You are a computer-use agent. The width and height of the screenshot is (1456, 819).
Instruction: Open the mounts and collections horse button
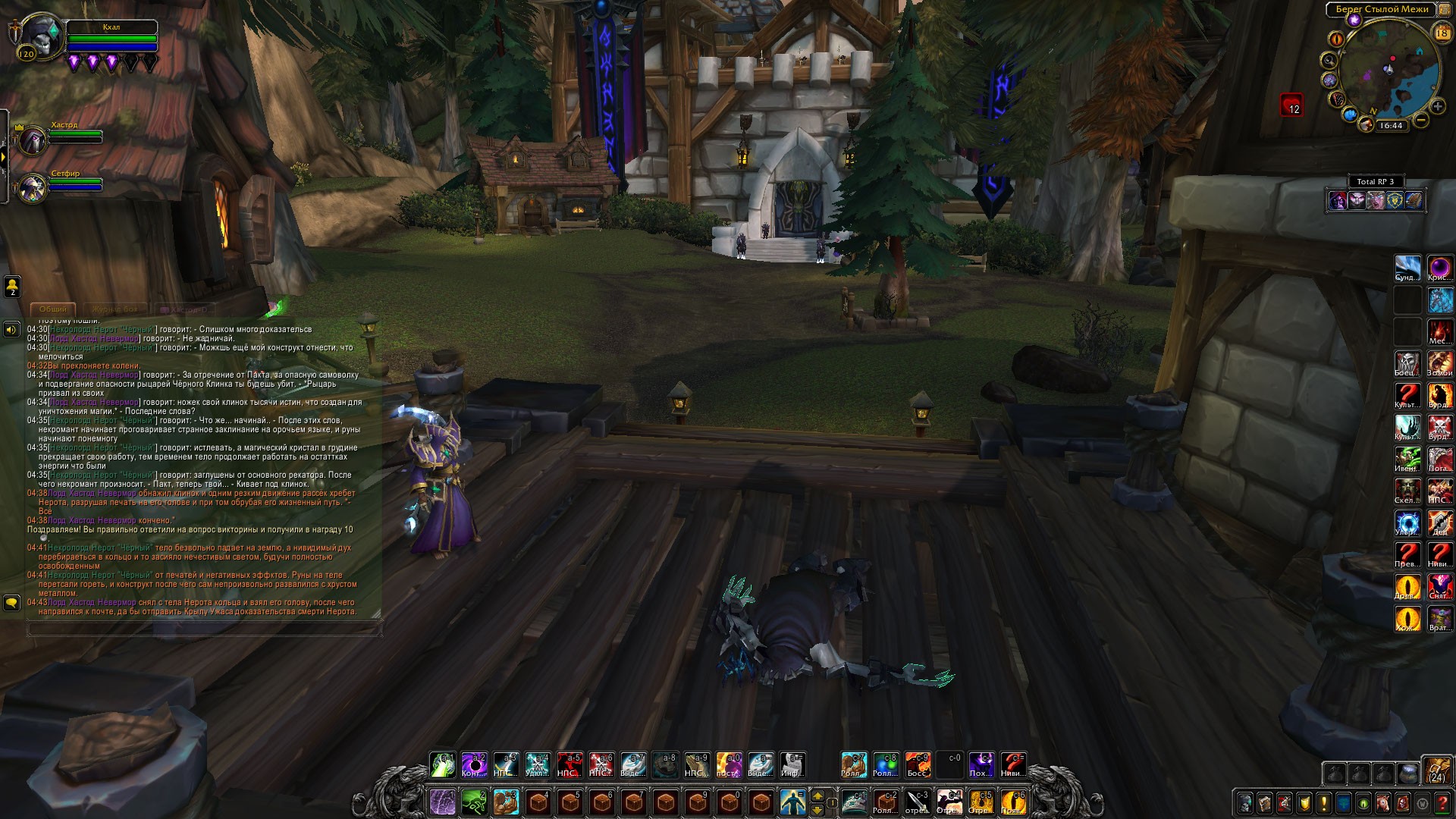tap(1383, 802)
